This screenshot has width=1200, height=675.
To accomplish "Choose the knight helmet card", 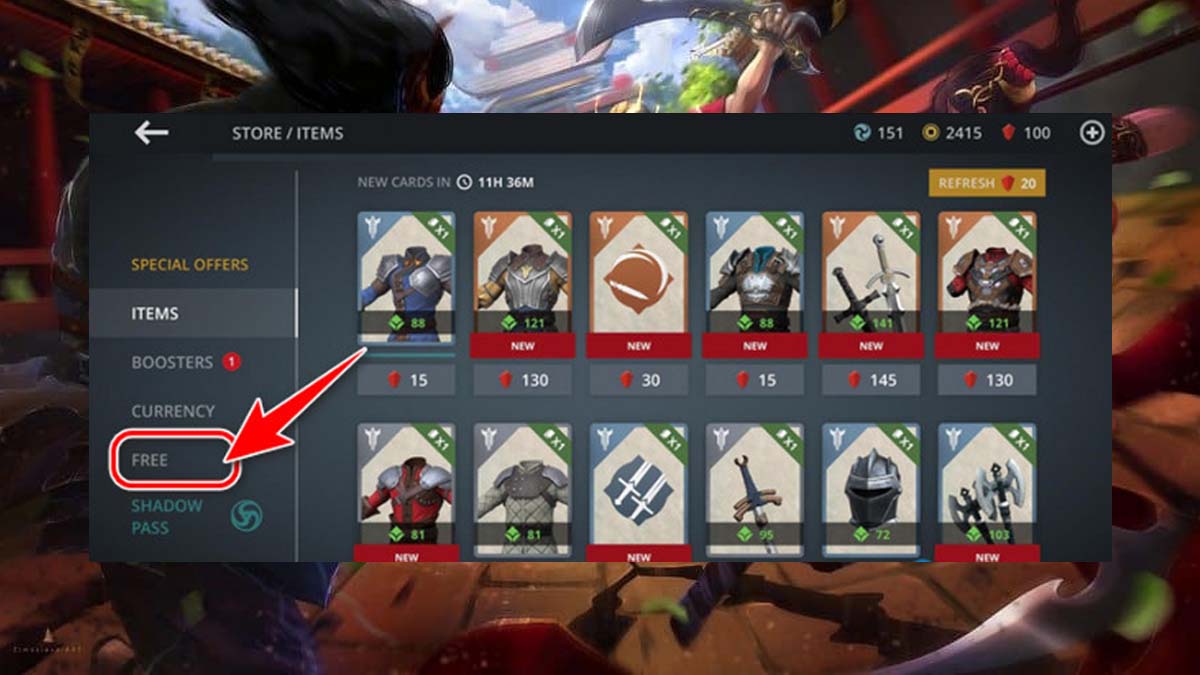I will pos(870,485).
